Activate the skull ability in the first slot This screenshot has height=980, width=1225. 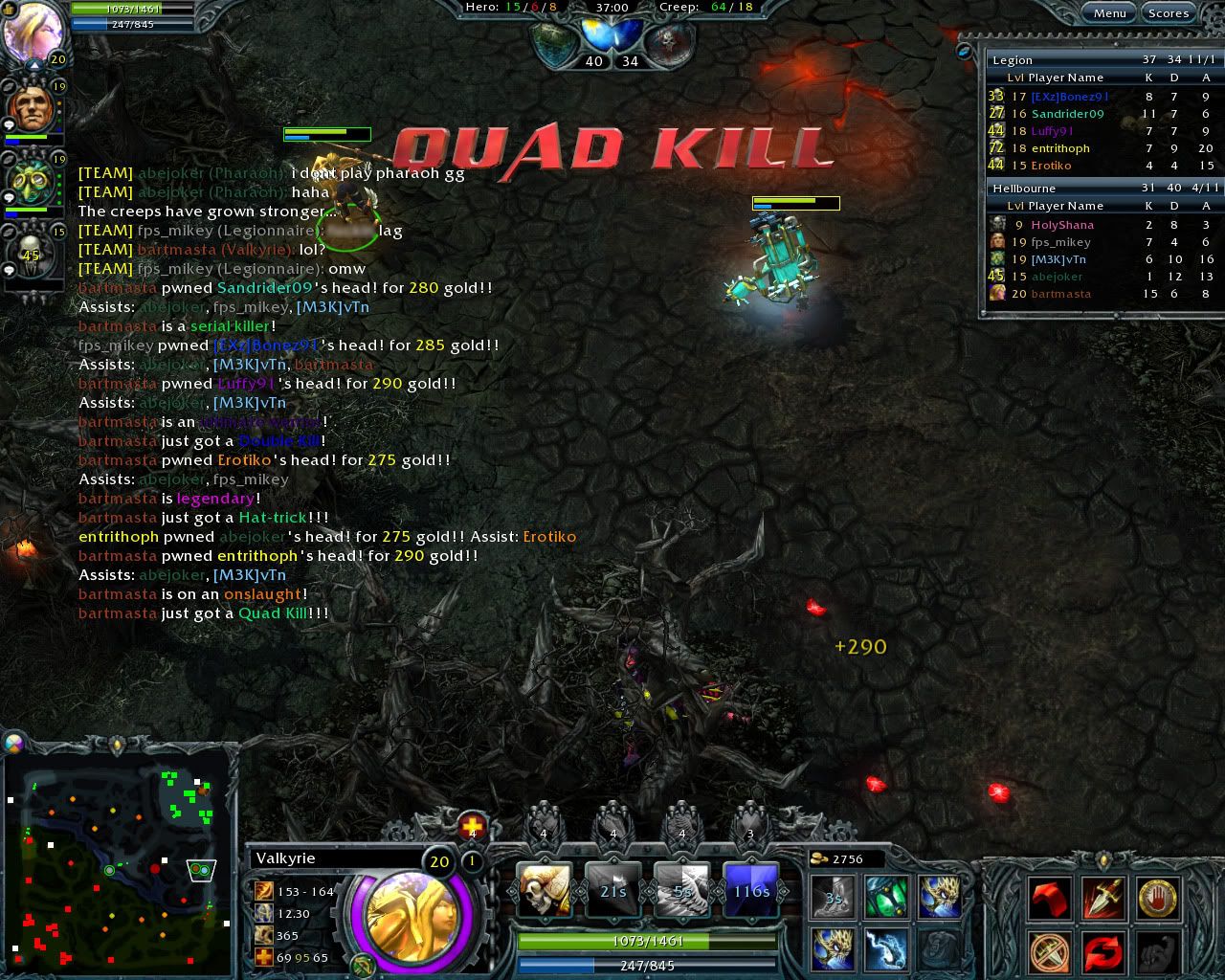click(x=544, y=889)
